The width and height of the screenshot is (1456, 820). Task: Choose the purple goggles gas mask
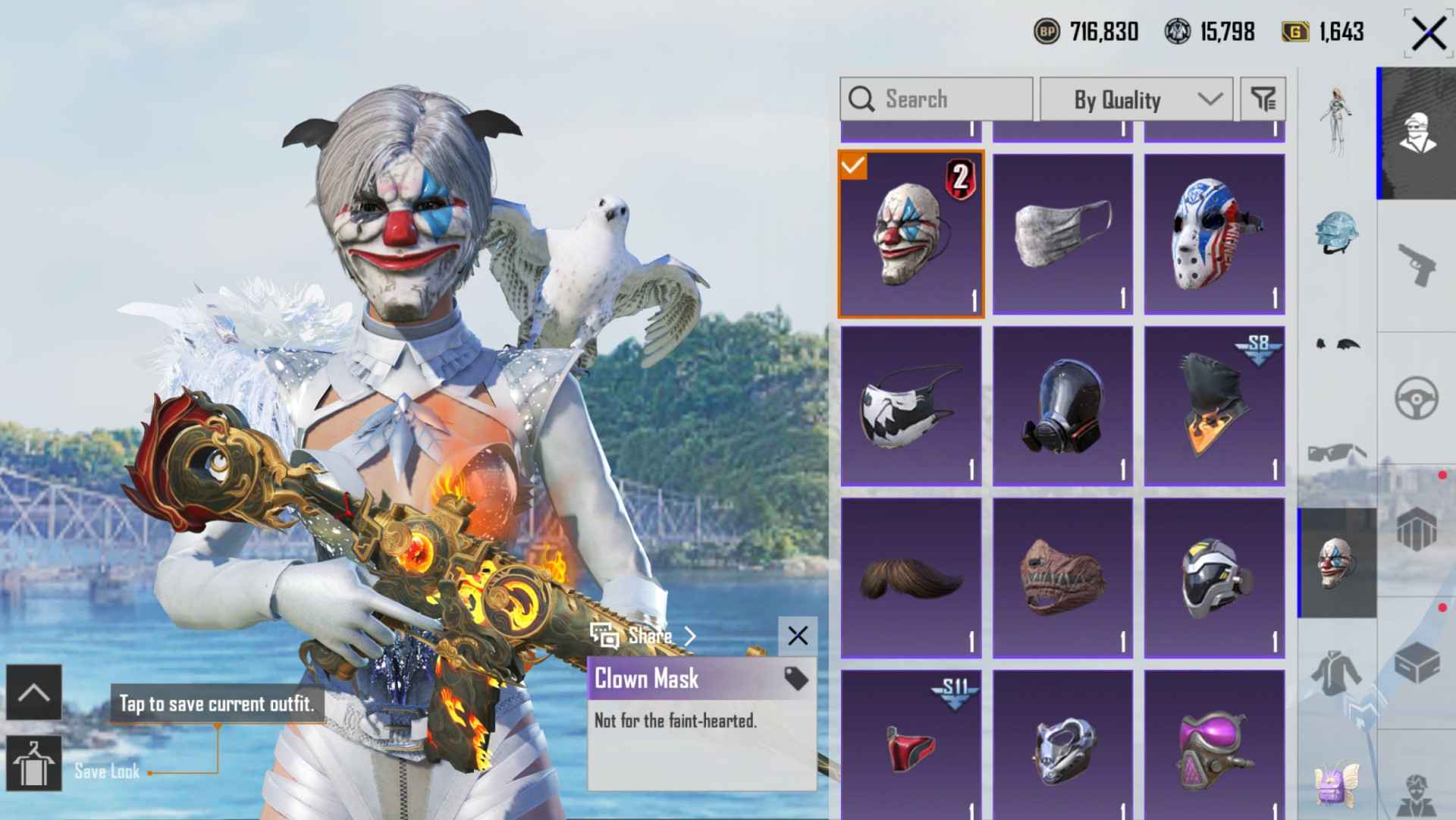pos(1214,745)
